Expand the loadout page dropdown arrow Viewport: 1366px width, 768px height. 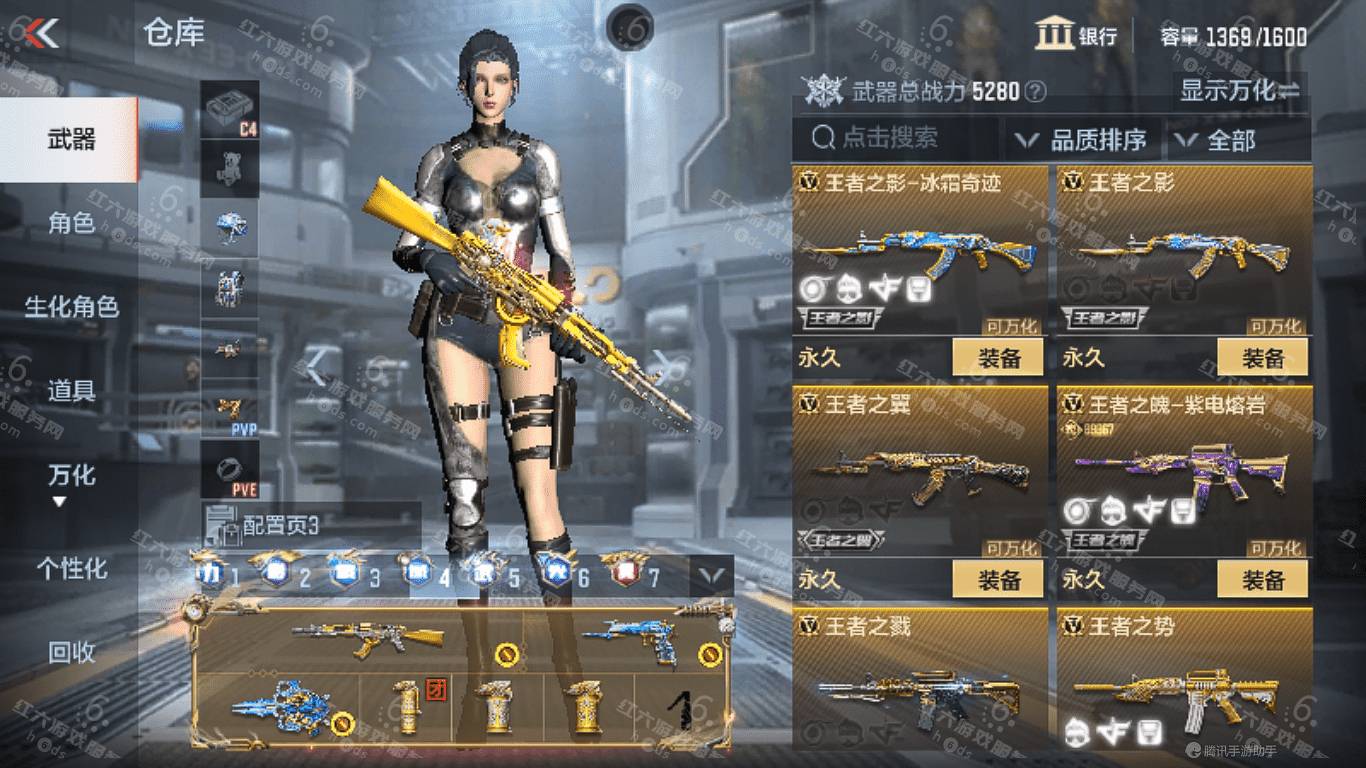(712, 575)
